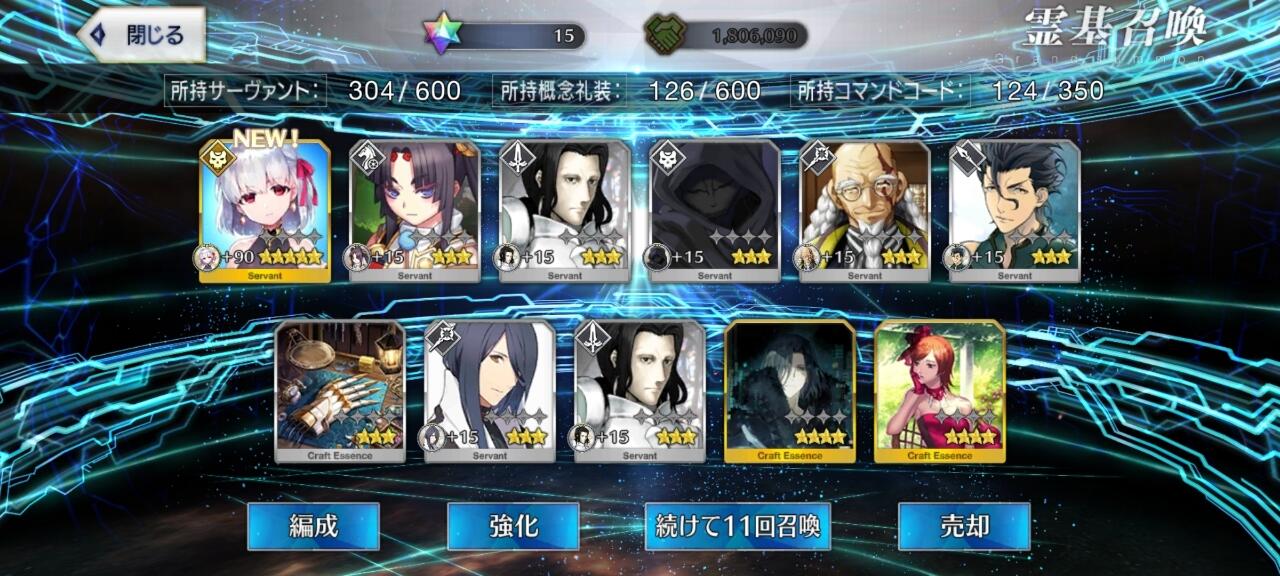Select the red-dress woman Craft Essence card
Screen dimensions: 1280x576
940,391
